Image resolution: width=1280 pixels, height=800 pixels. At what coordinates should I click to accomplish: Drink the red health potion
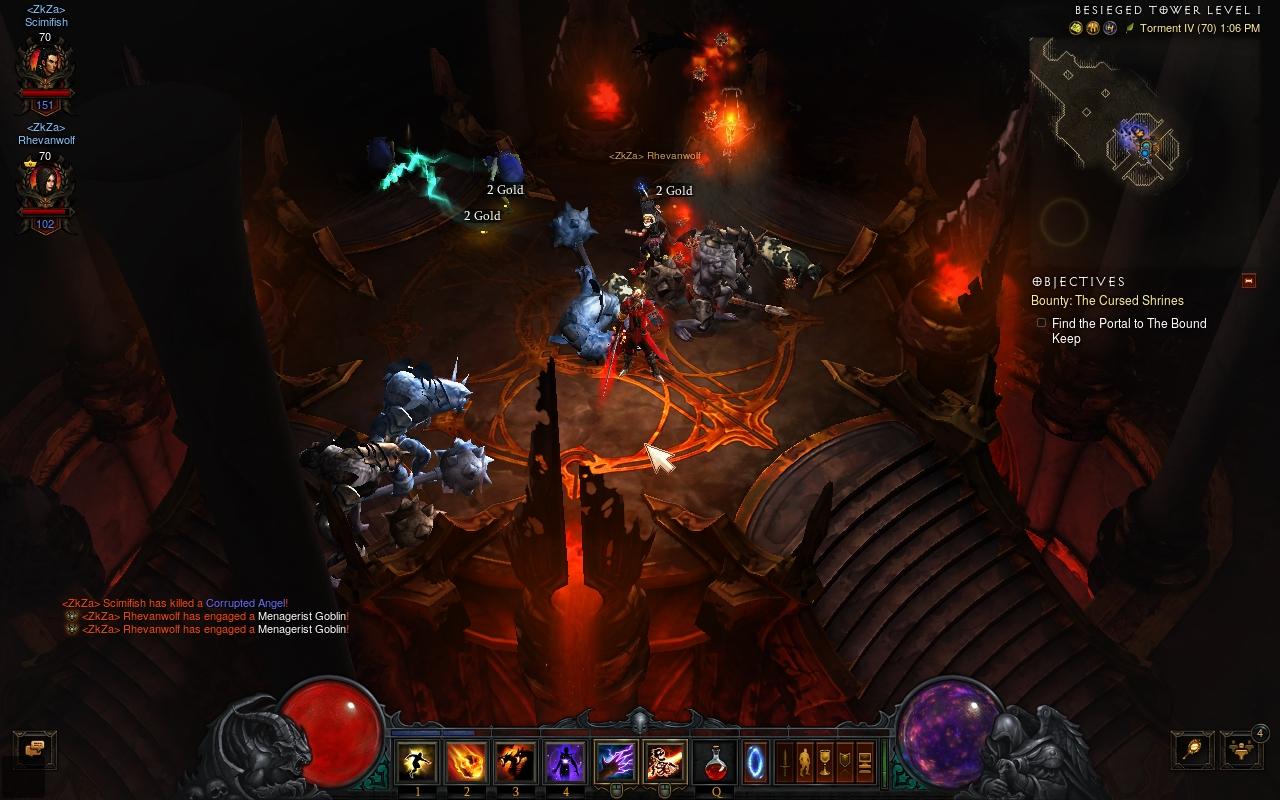pyautogui.click(x=715, y=763)
